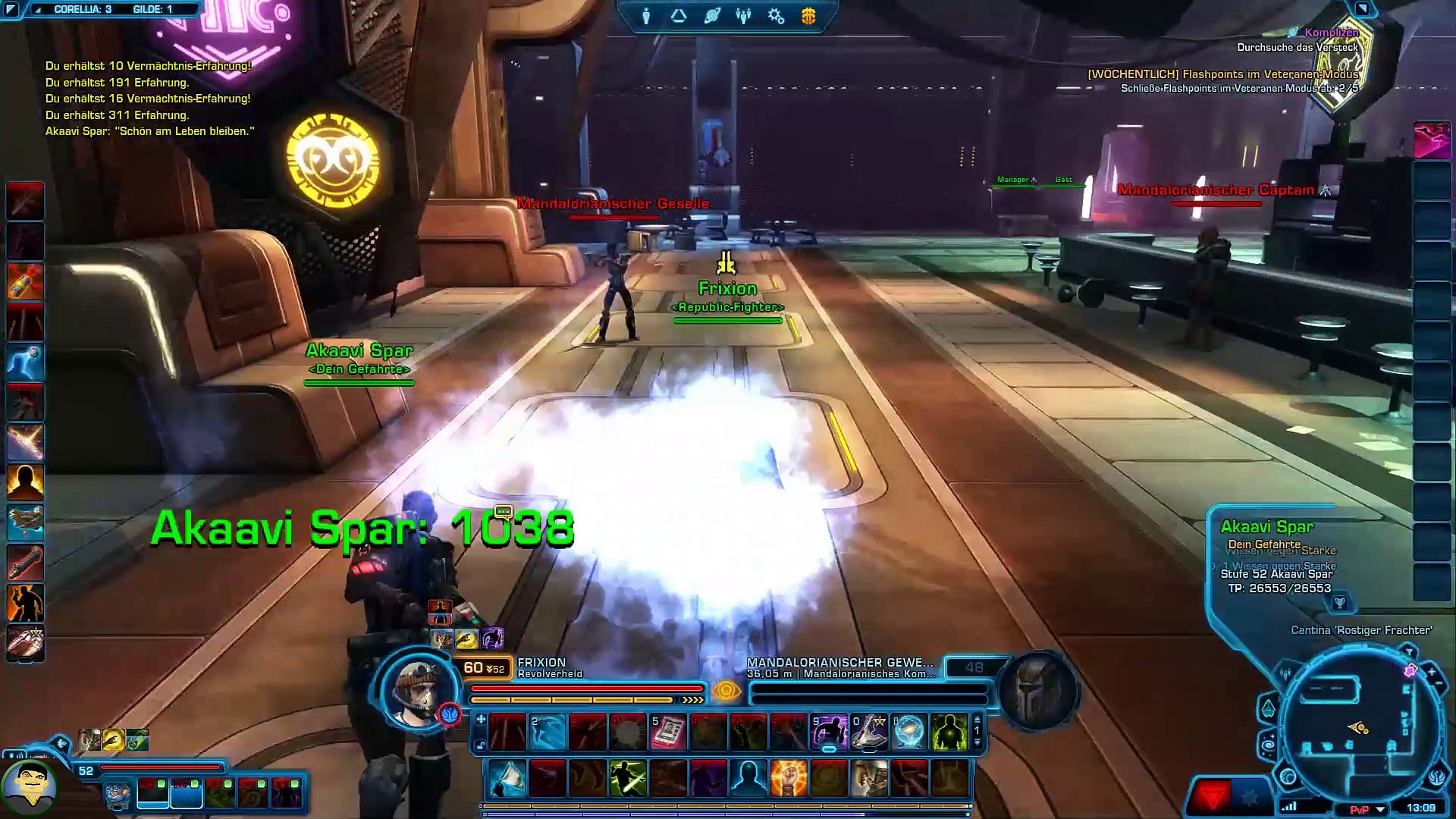This screenshot has width=1456, height=819.
Task: Activate the glowing green silhouette ability
Action: [x=949, y=733]
